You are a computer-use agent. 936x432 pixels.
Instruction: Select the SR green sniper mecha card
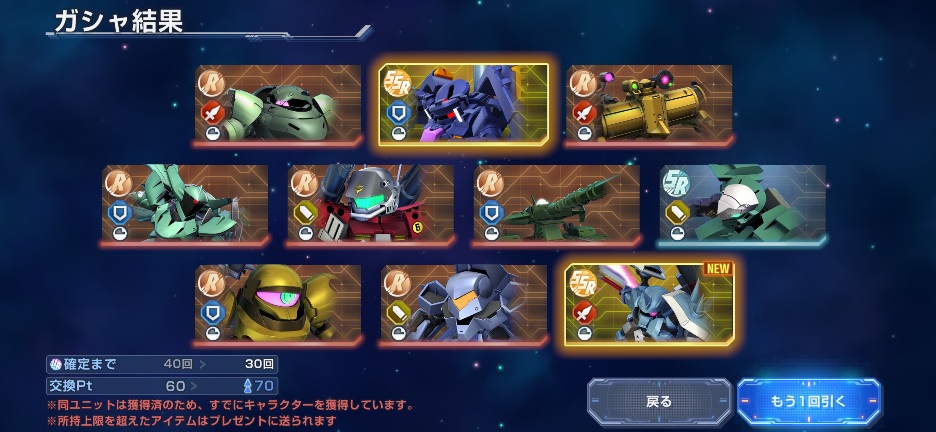[x=743, y=205]
